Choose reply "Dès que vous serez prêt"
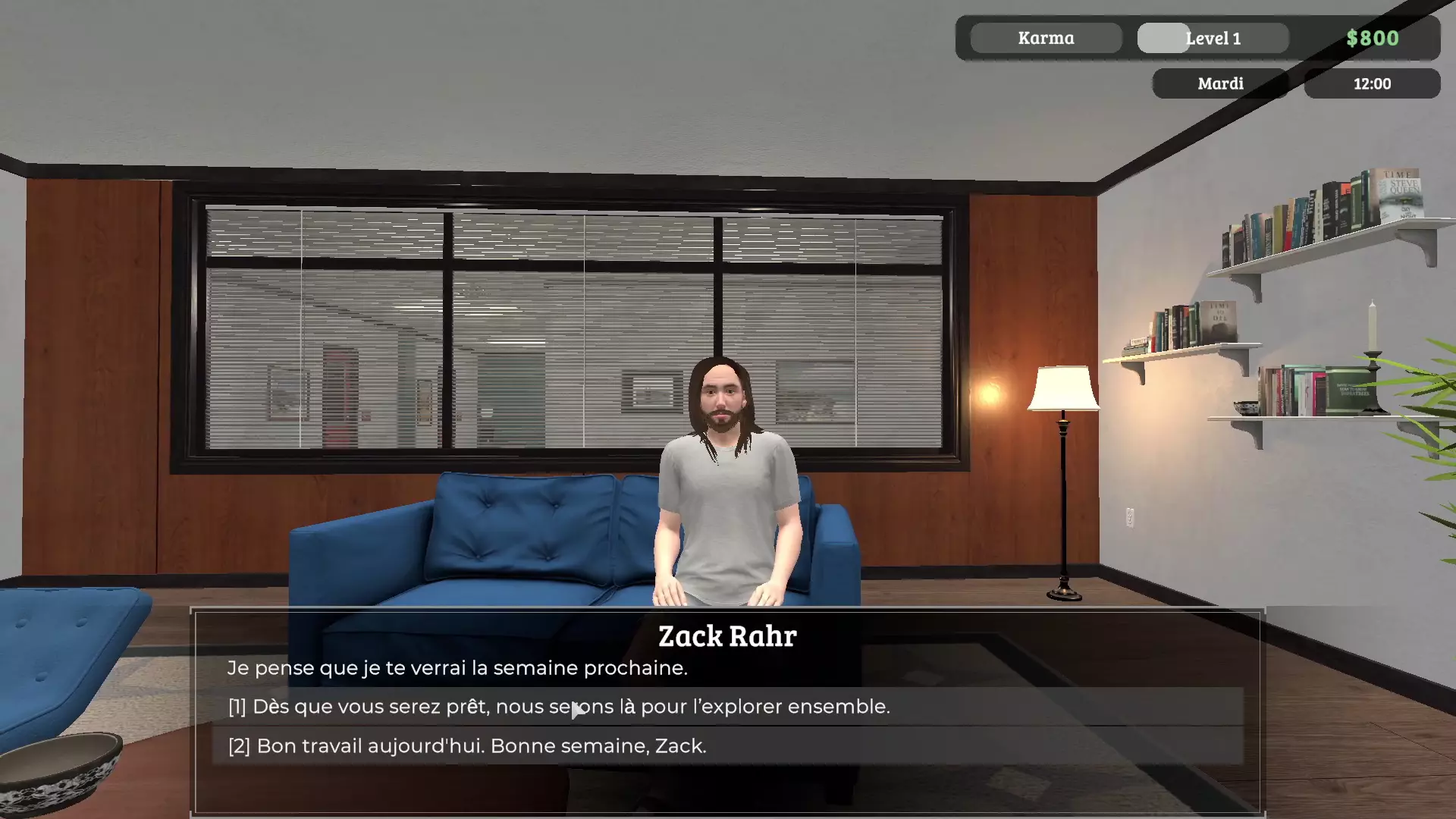Viewport: 1456px width, 819px height. click(559, 707)
